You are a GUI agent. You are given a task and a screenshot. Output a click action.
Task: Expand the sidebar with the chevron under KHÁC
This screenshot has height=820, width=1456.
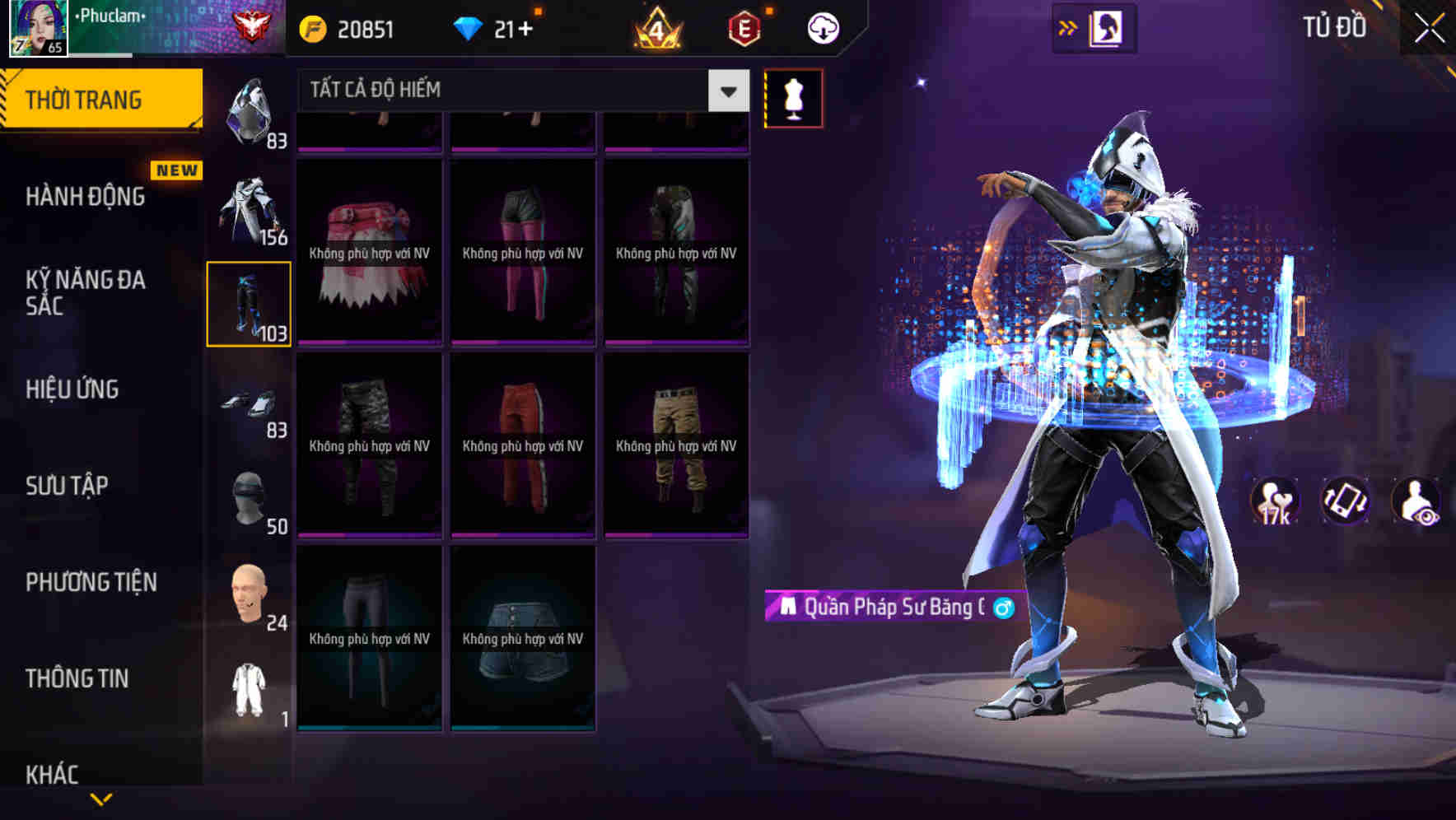tap(99, 800)
